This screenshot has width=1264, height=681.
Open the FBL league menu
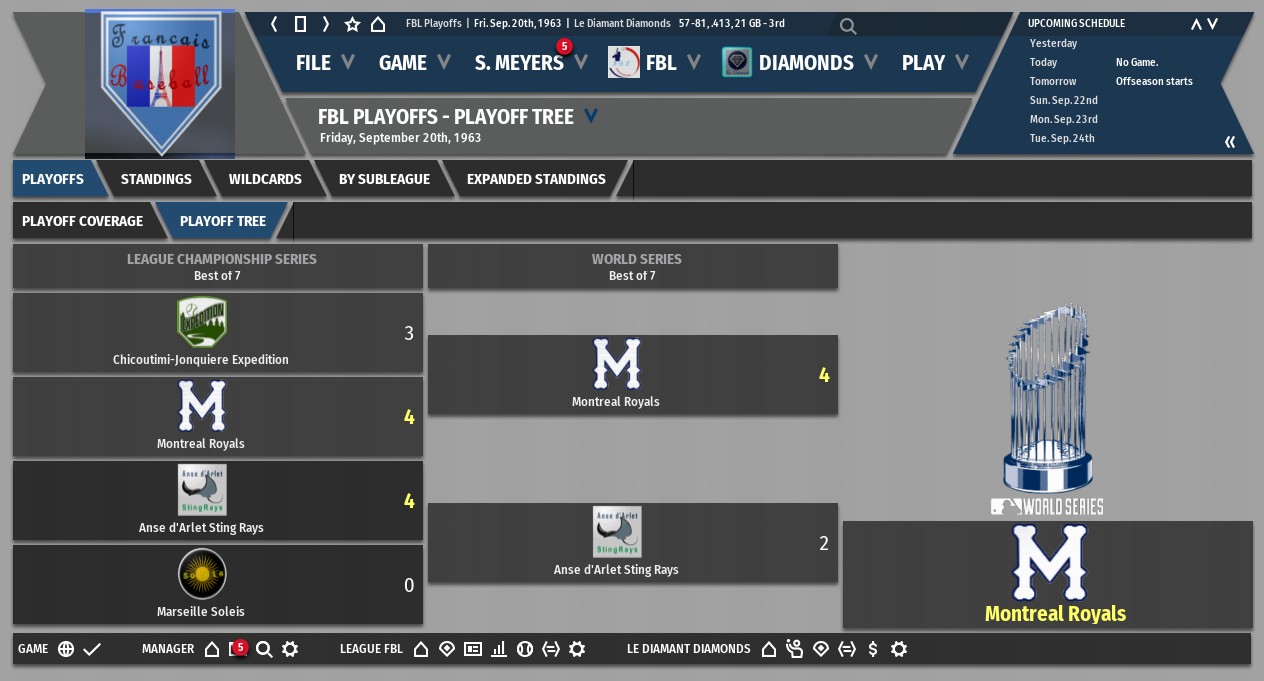tap(659, 63)
